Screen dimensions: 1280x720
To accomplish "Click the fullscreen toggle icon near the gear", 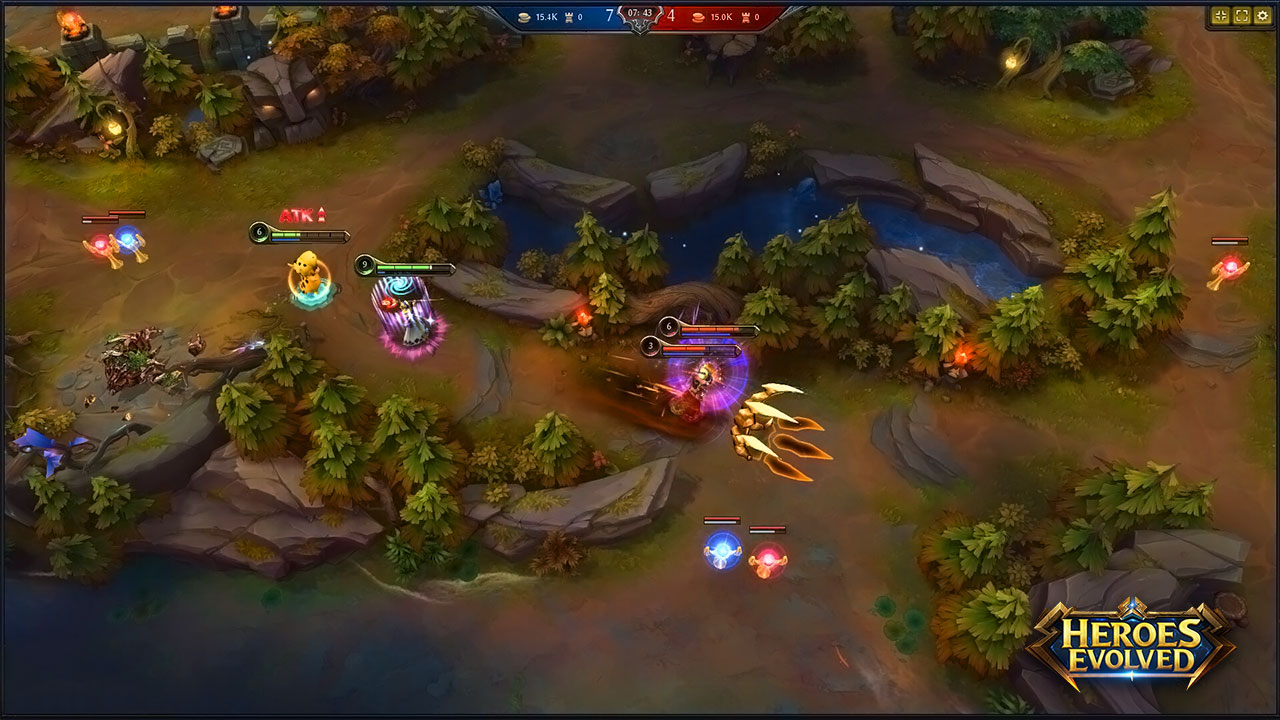I will click(x=1241, y=15).
